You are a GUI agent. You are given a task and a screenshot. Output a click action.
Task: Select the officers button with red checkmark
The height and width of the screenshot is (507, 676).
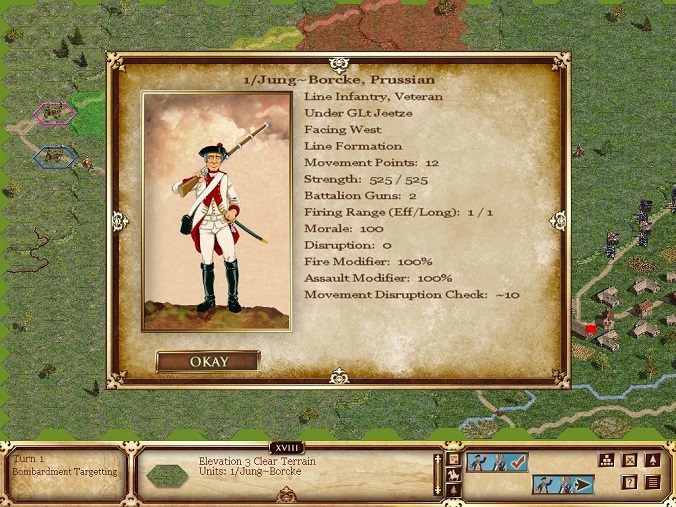[x=497, y=461]
